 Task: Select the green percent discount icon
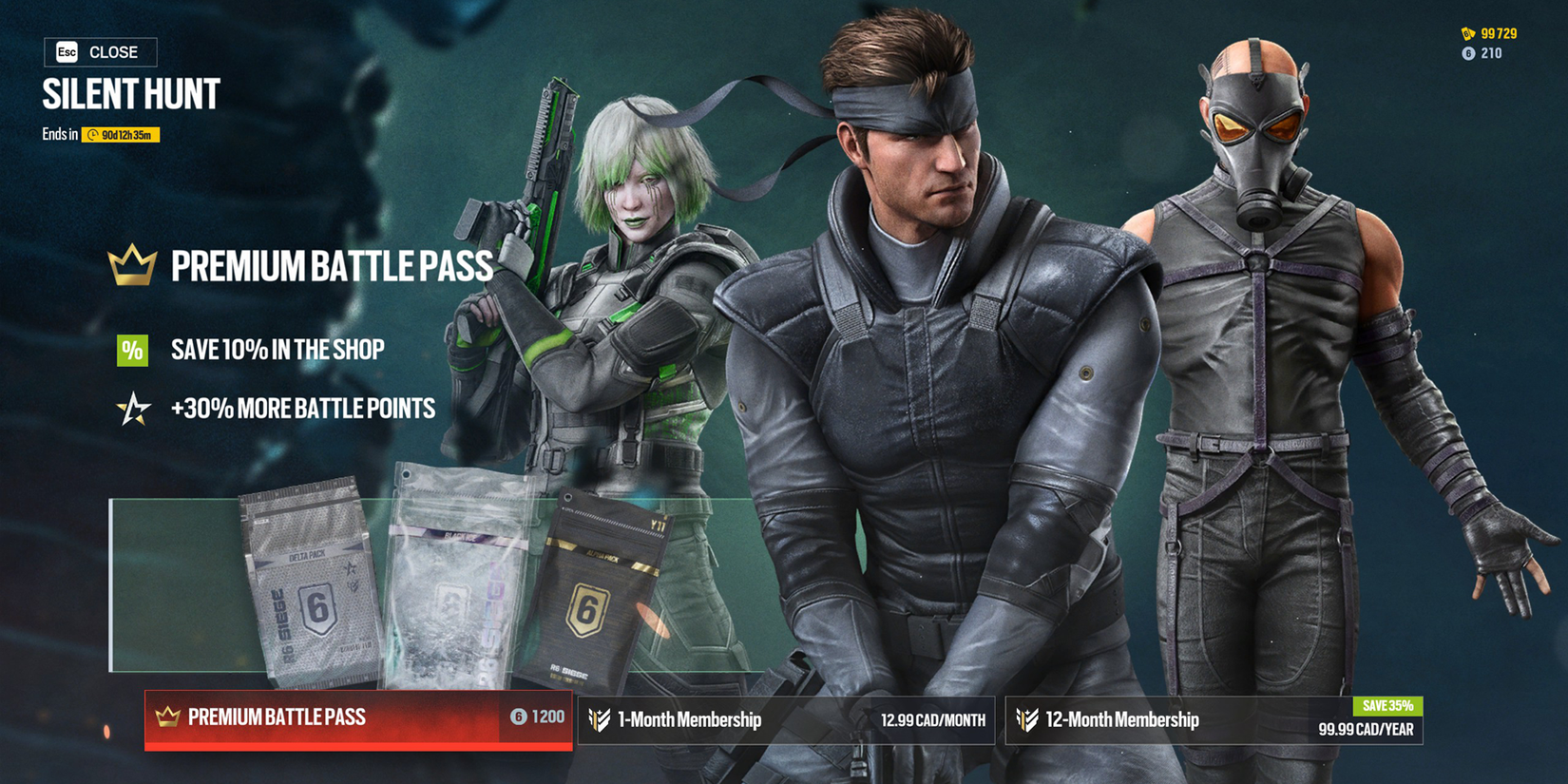pyautogui.click(x=131, y=351)
